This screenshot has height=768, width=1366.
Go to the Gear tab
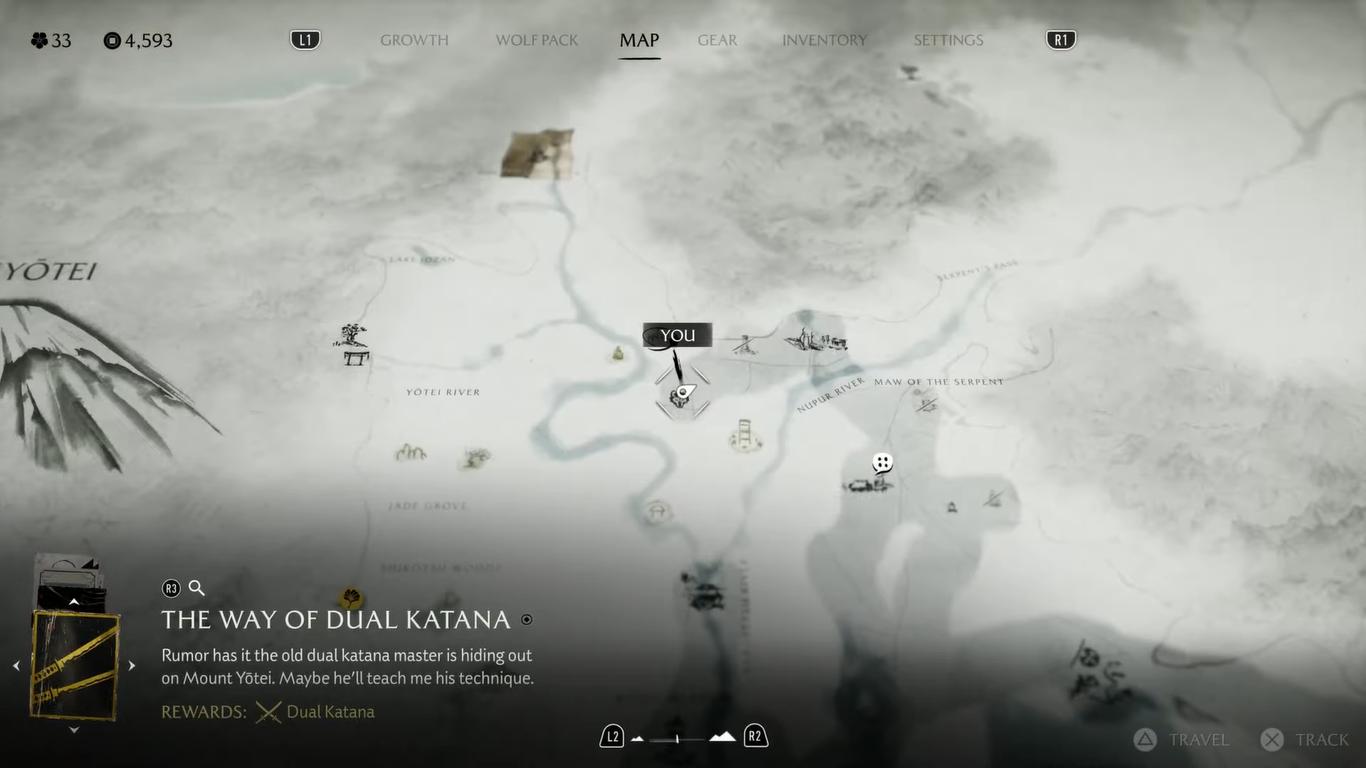tap(717, 40)
